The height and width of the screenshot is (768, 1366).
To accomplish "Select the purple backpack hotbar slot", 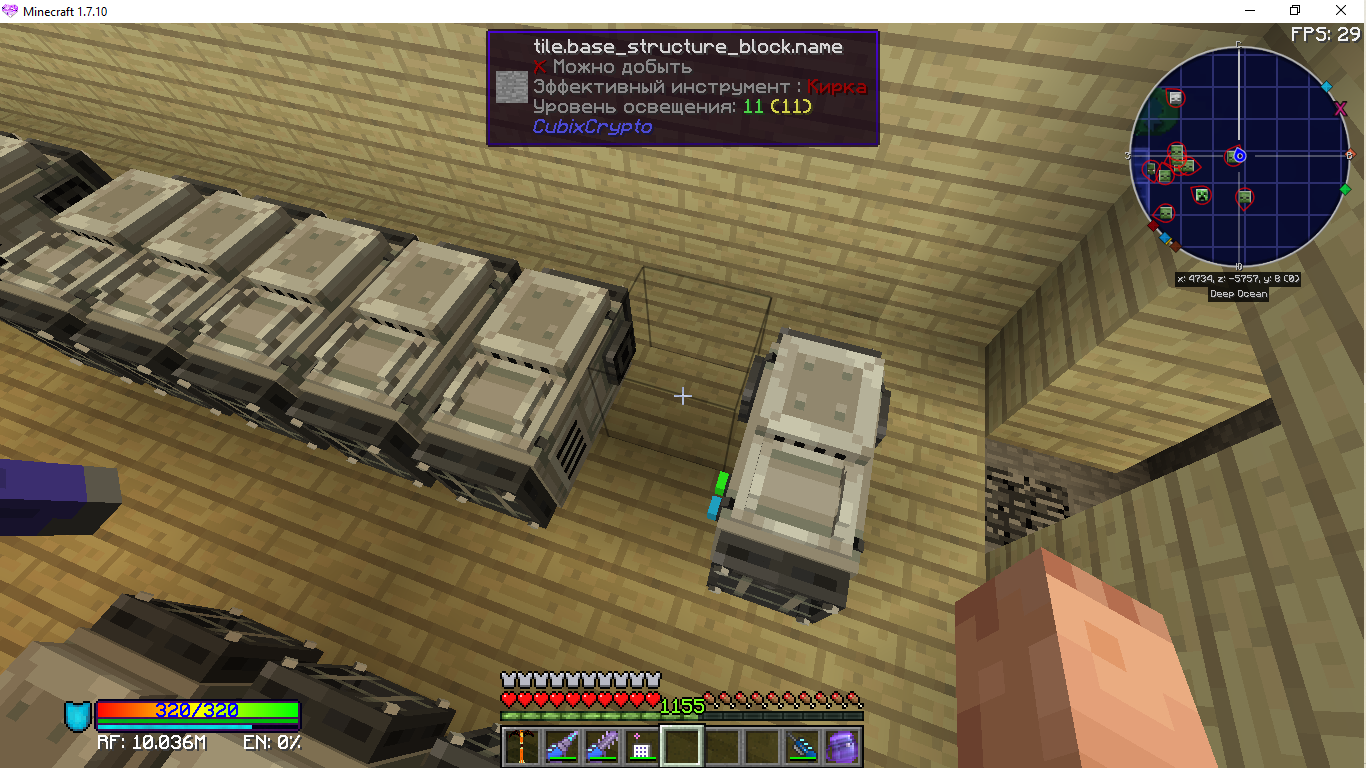I will click(840, 747).
